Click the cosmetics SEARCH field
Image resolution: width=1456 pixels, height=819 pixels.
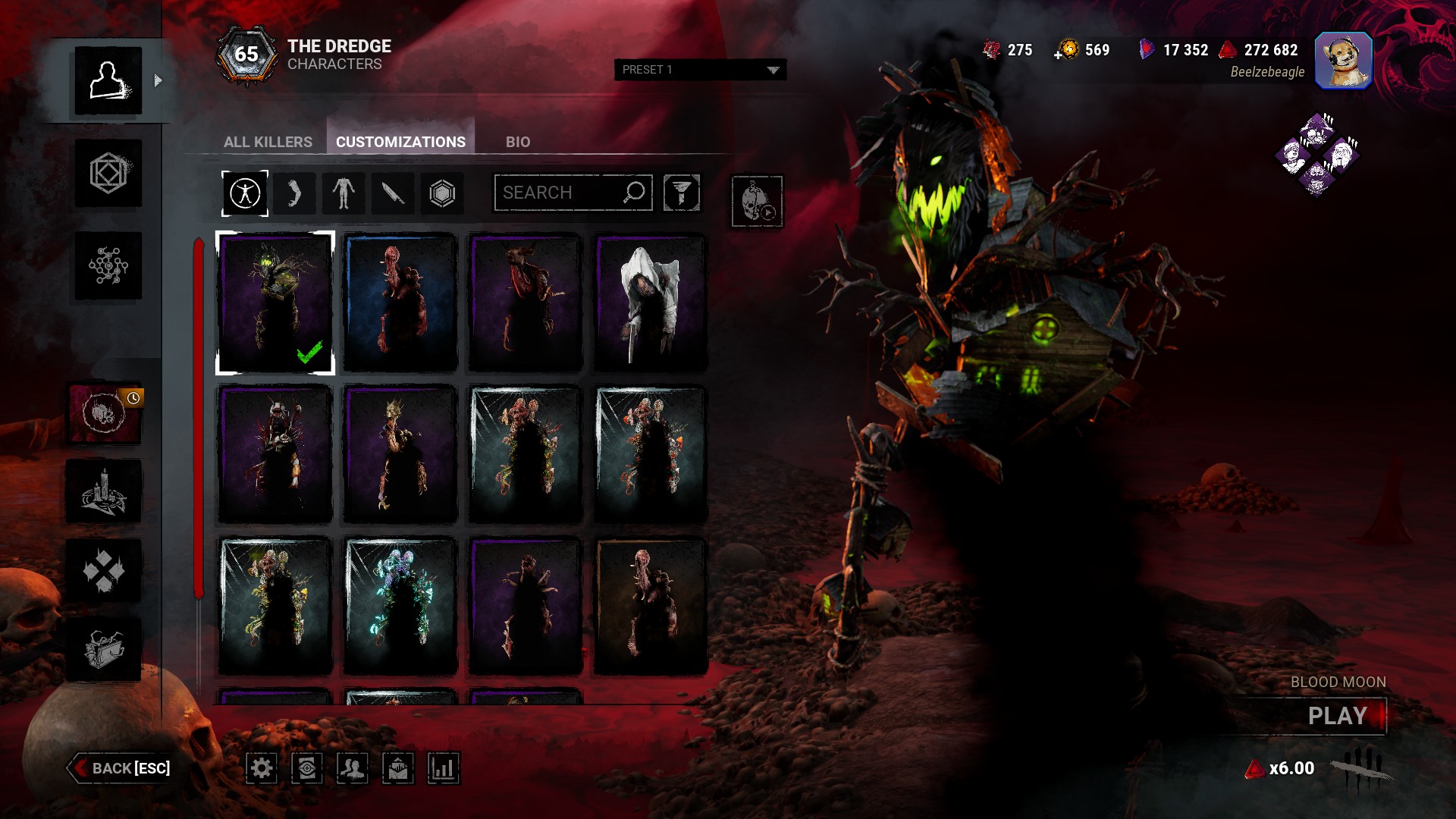point(563,193)
